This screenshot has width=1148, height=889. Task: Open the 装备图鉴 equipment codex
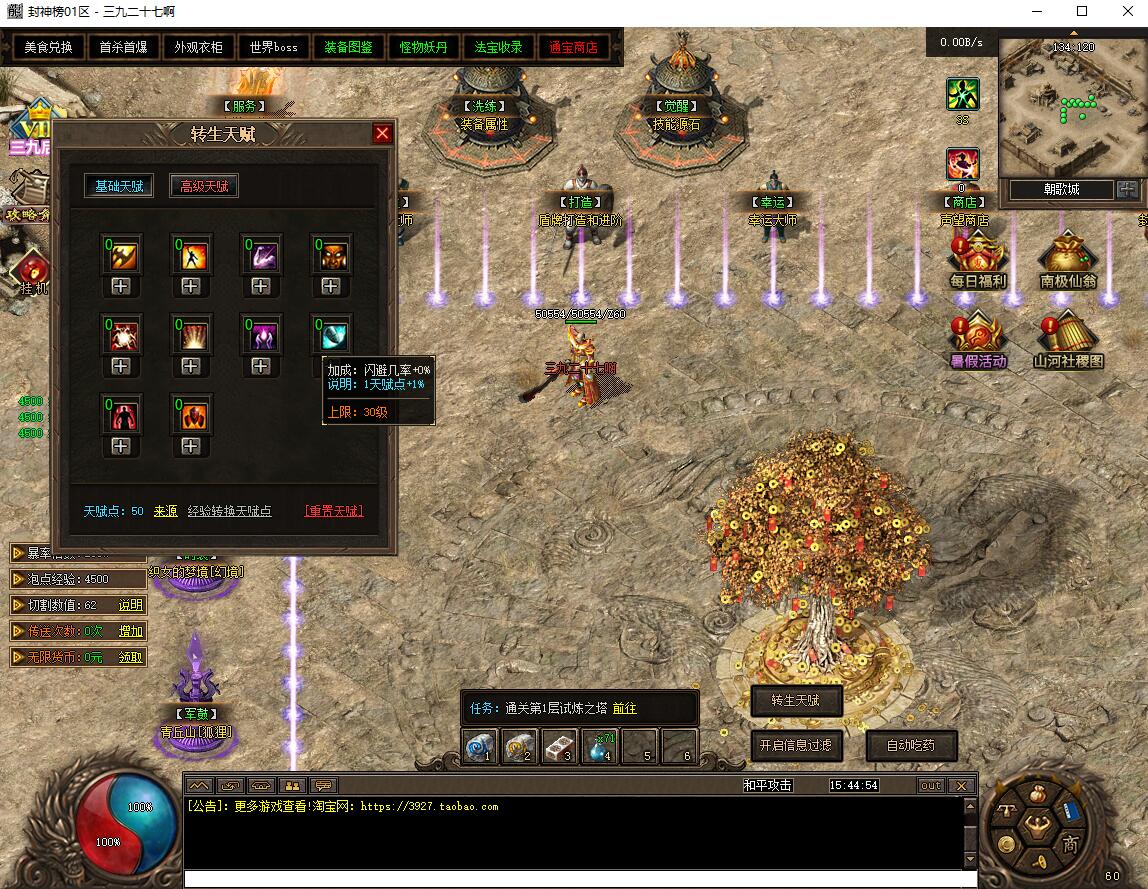coord(348,47)
